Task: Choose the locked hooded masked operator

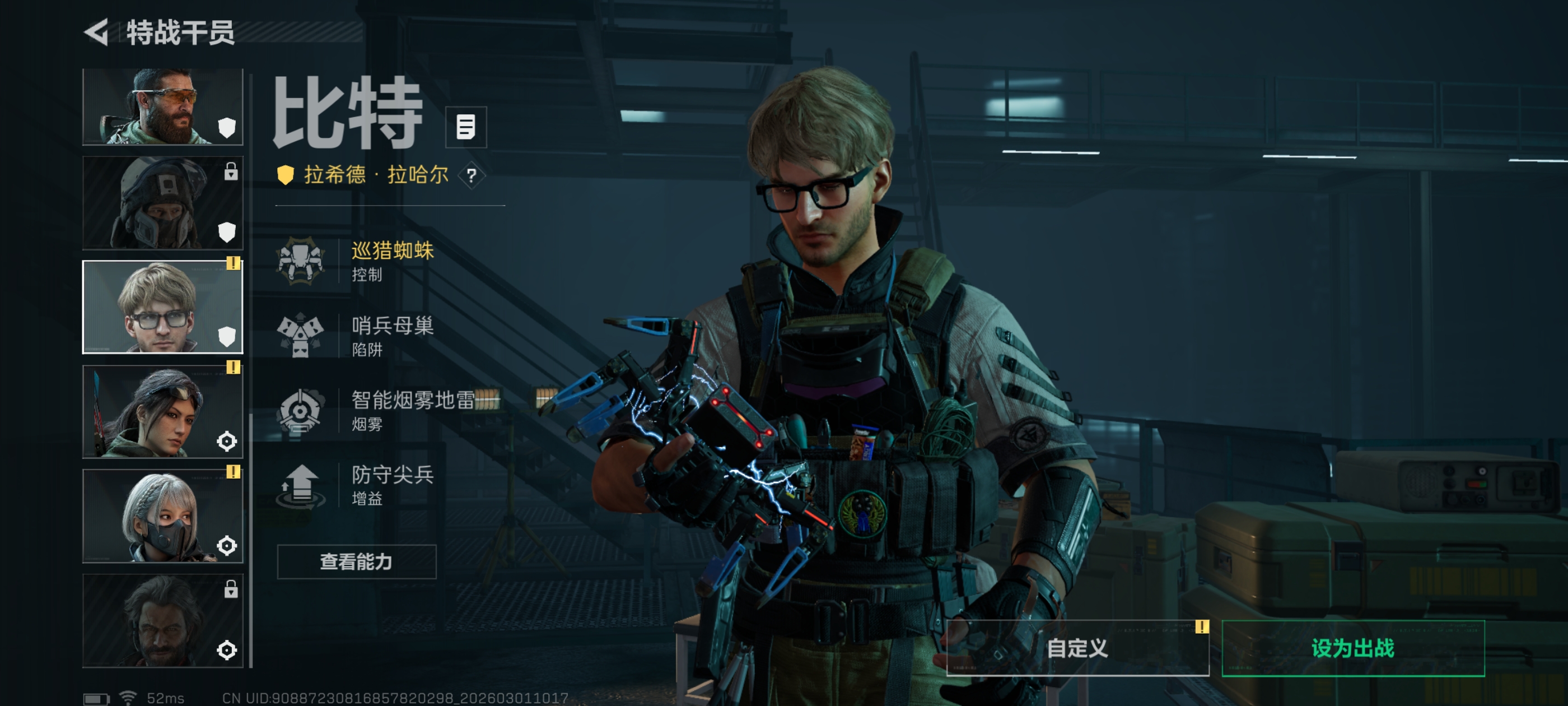Action: coord(162,203)
